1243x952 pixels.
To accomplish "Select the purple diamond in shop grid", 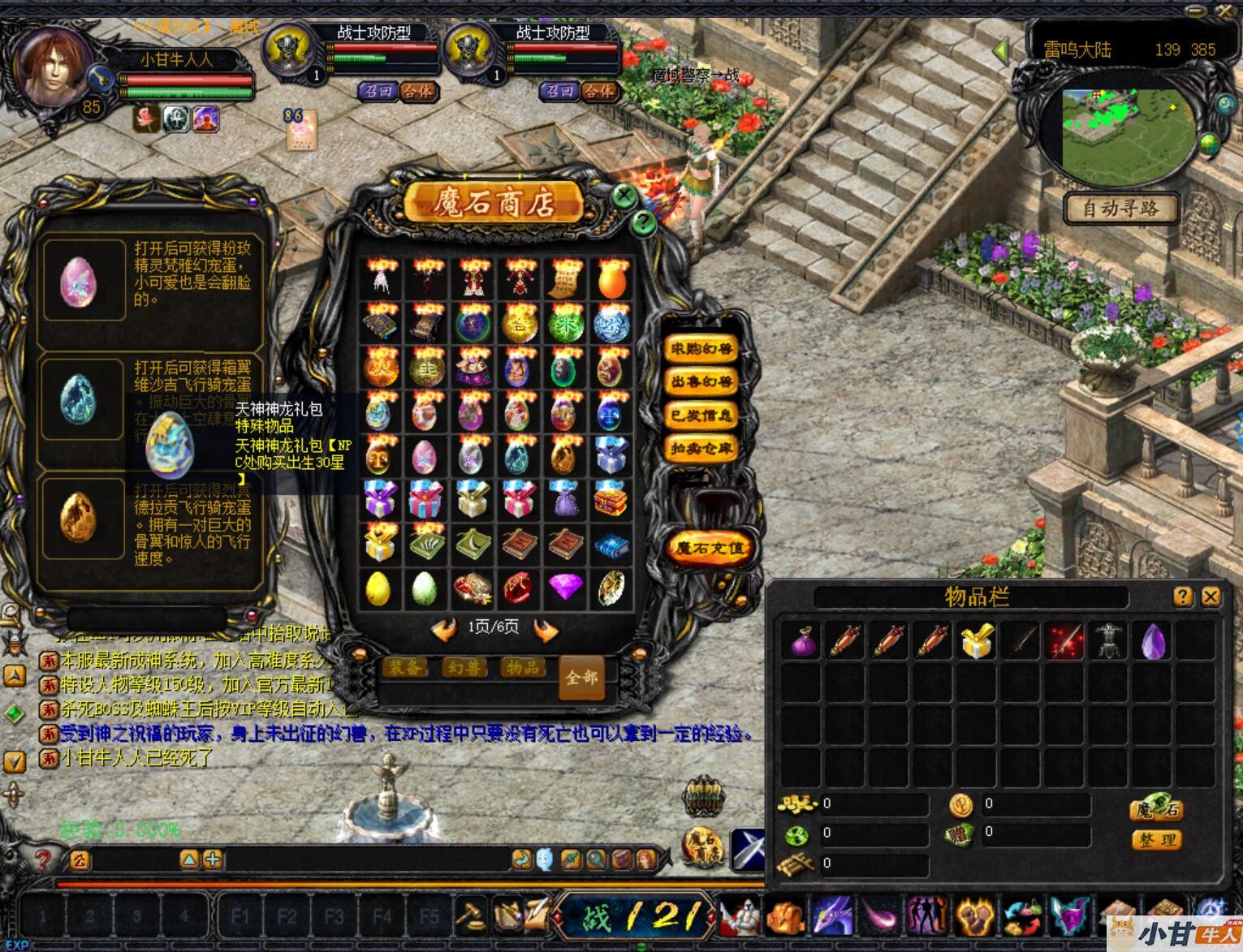I will point(565,588).
